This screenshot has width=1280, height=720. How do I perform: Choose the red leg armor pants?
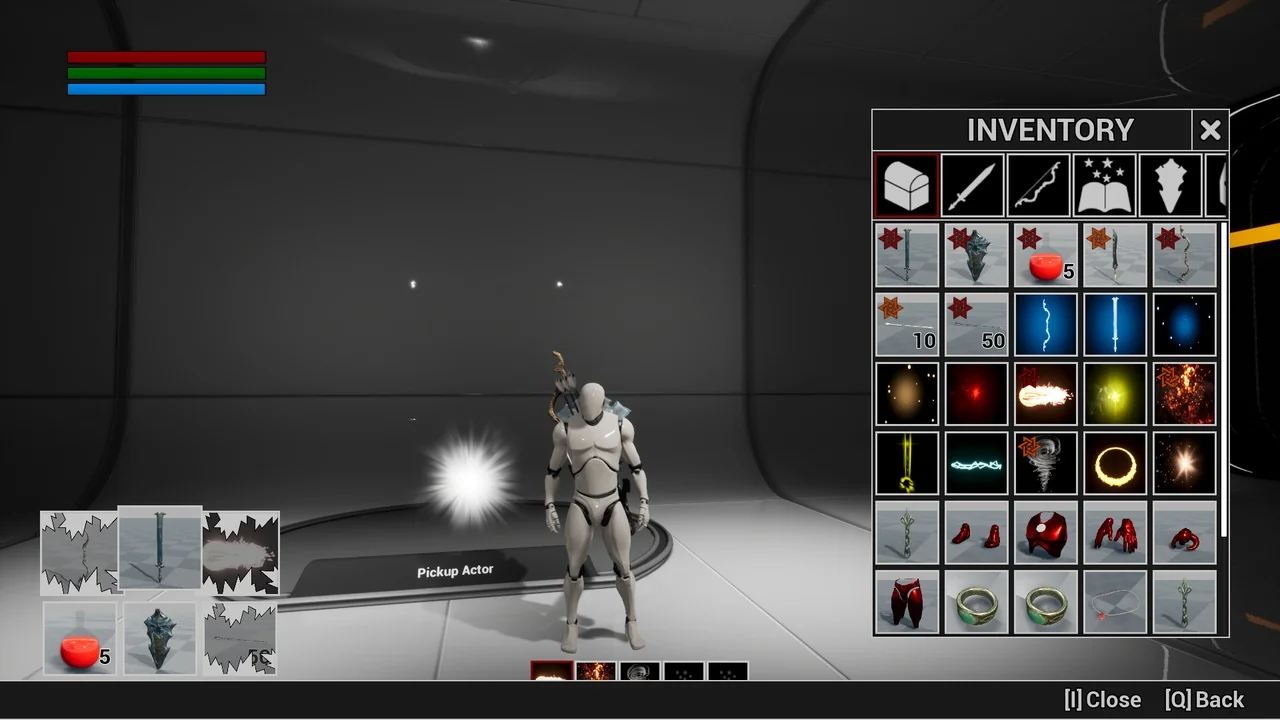click(907, 602)
